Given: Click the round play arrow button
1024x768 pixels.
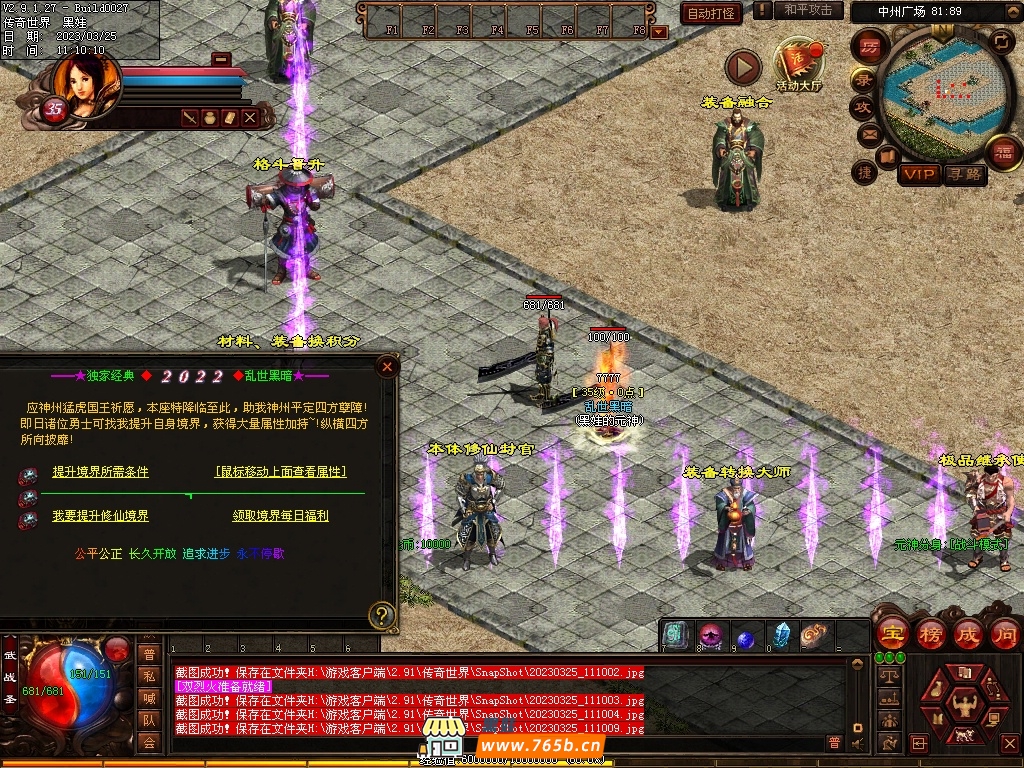Looking at the screenshot, I should [743, 68].
